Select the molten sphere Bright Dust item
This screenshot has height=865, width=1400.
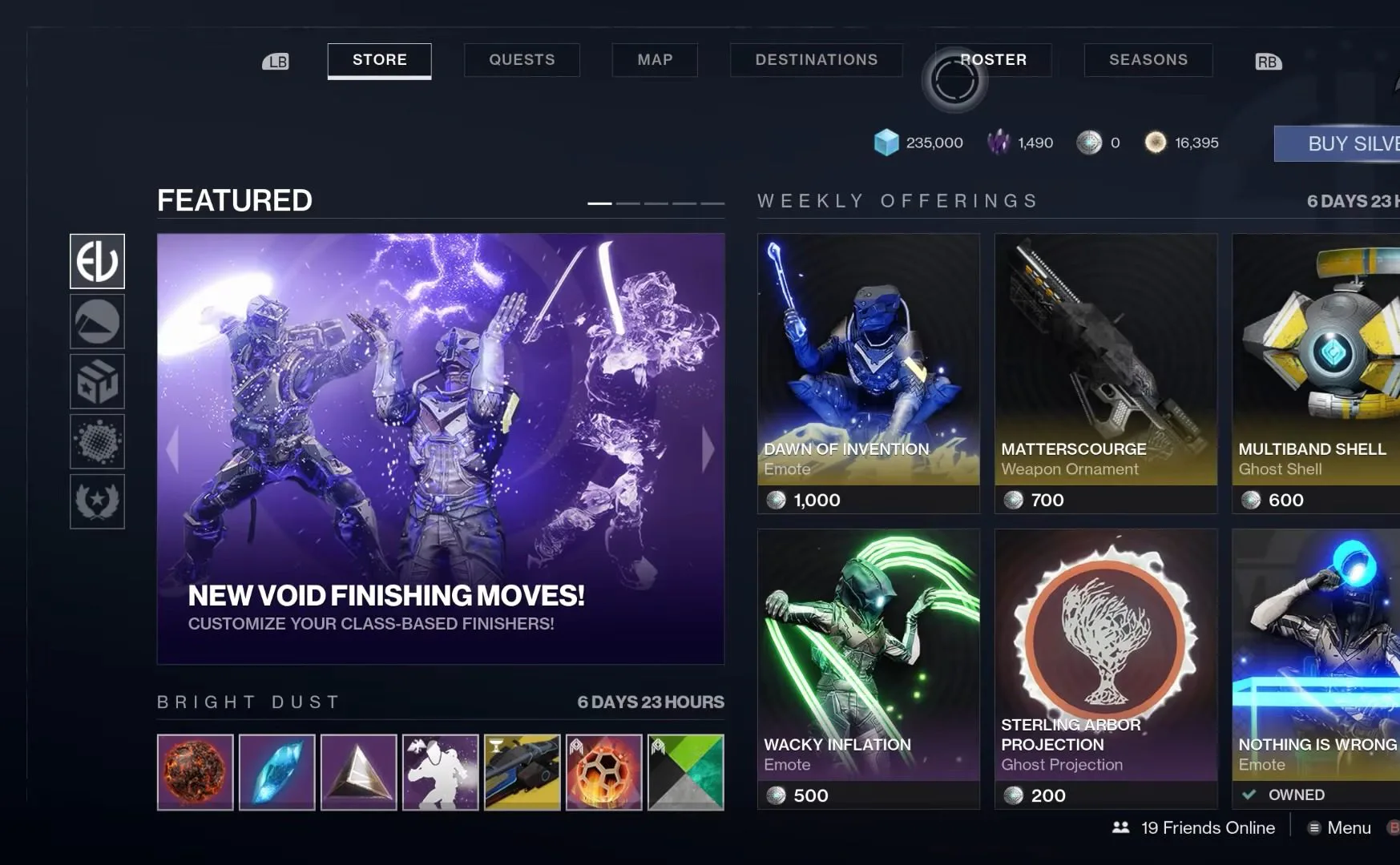coord(196,772)
